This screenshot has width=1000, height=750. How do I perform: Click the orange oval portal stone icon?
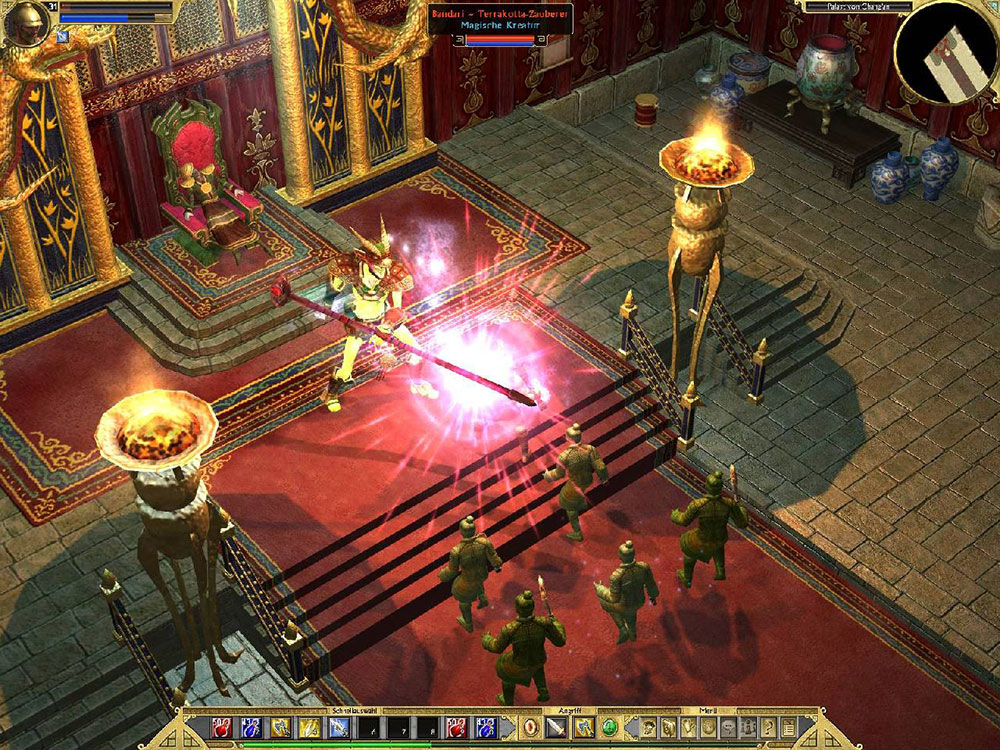(x=530, y=727)
